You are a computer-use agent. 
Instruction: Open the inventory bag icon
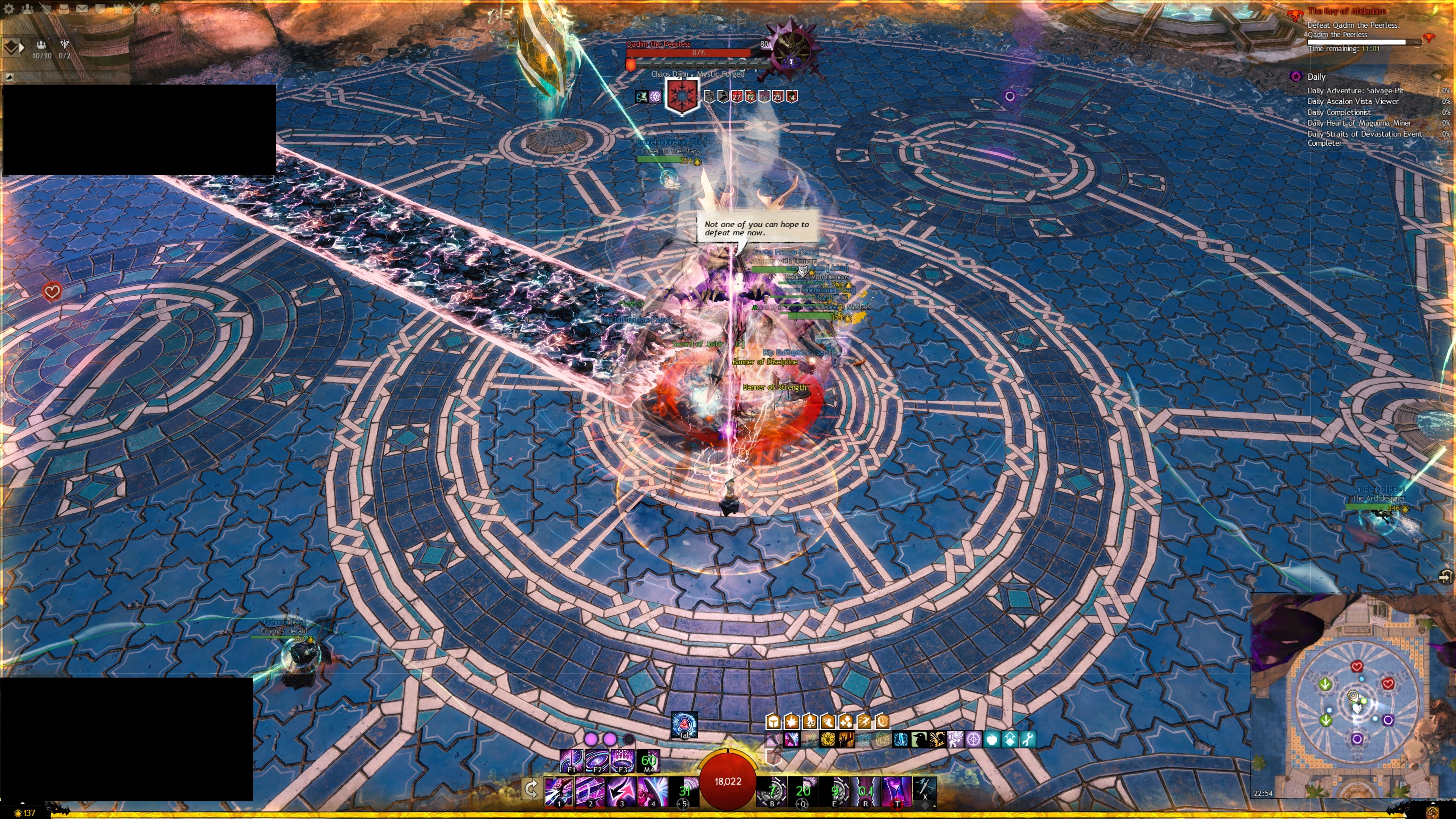click(x=63, y=8)
